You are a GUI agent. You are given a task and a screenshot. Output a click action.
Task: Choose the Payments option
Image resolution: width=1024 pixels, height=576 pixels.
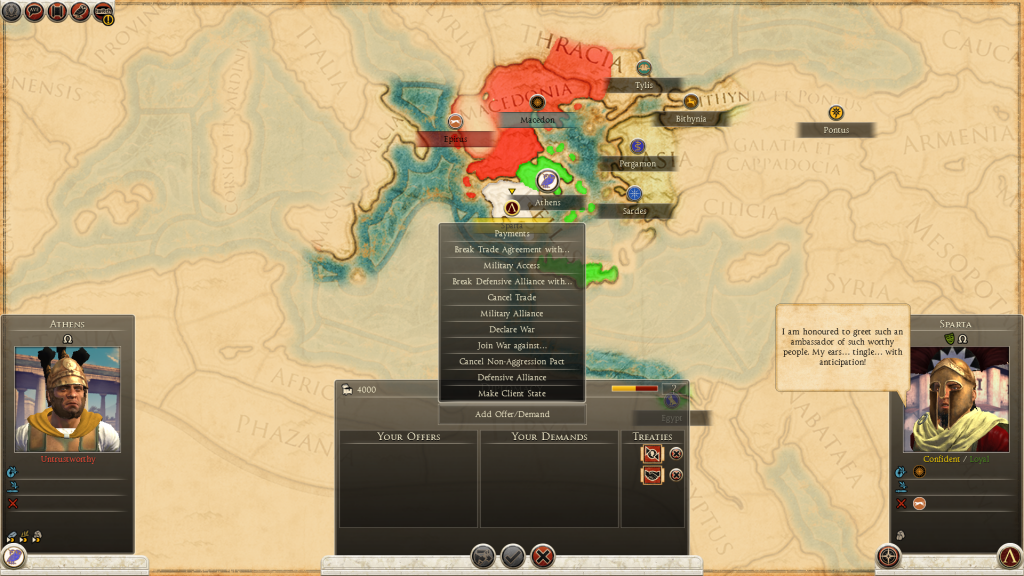click(x=512, y=234)
